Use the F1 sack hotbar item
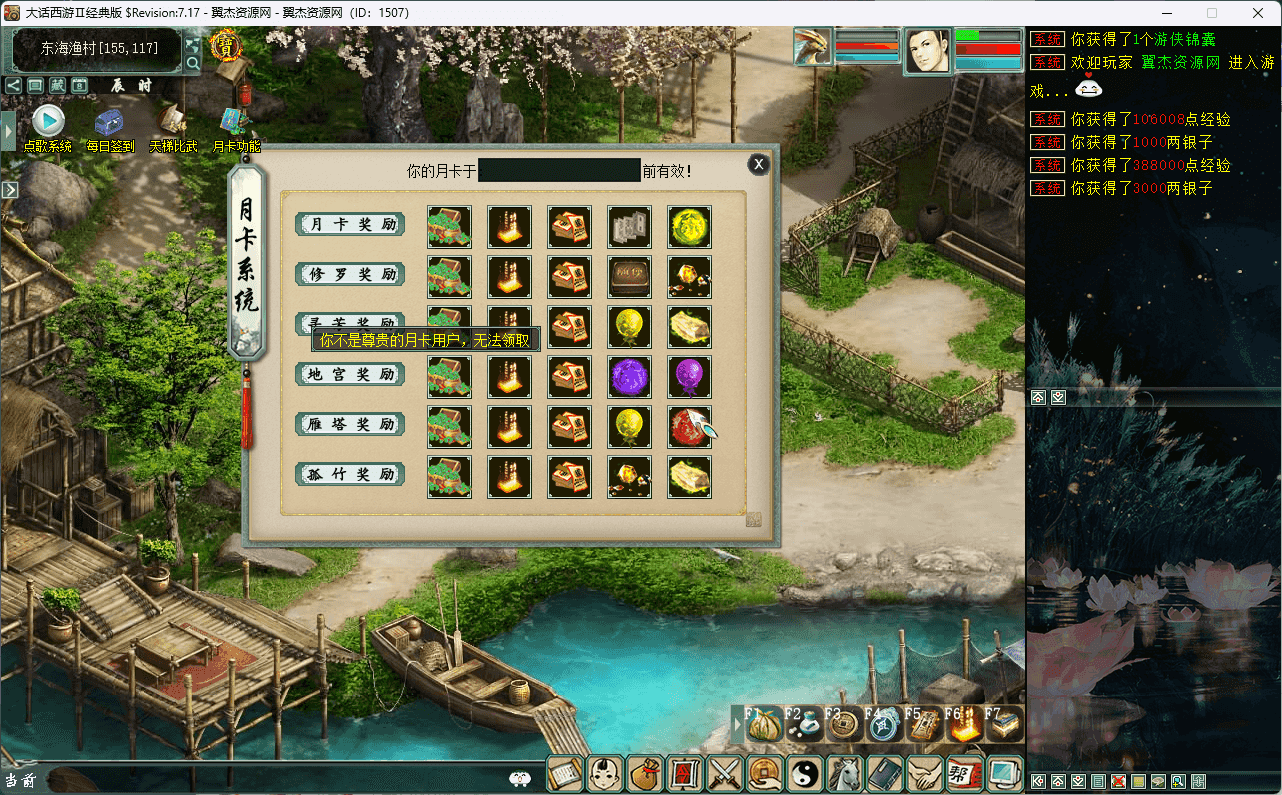This screenshot has height=795, width=1282. [x=765, y=724]
